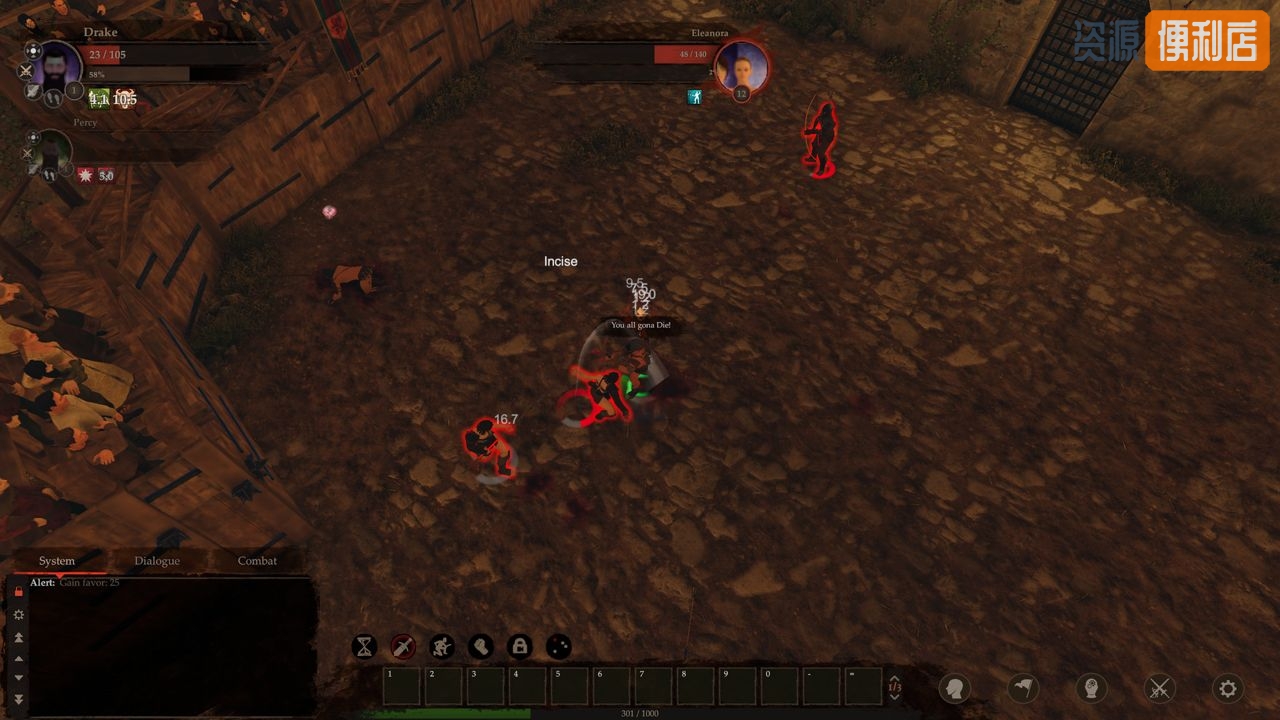Viewport: 1280px width, 720px height.
Task: Click the formation dots icon
Action: click(x=559, y=647)
